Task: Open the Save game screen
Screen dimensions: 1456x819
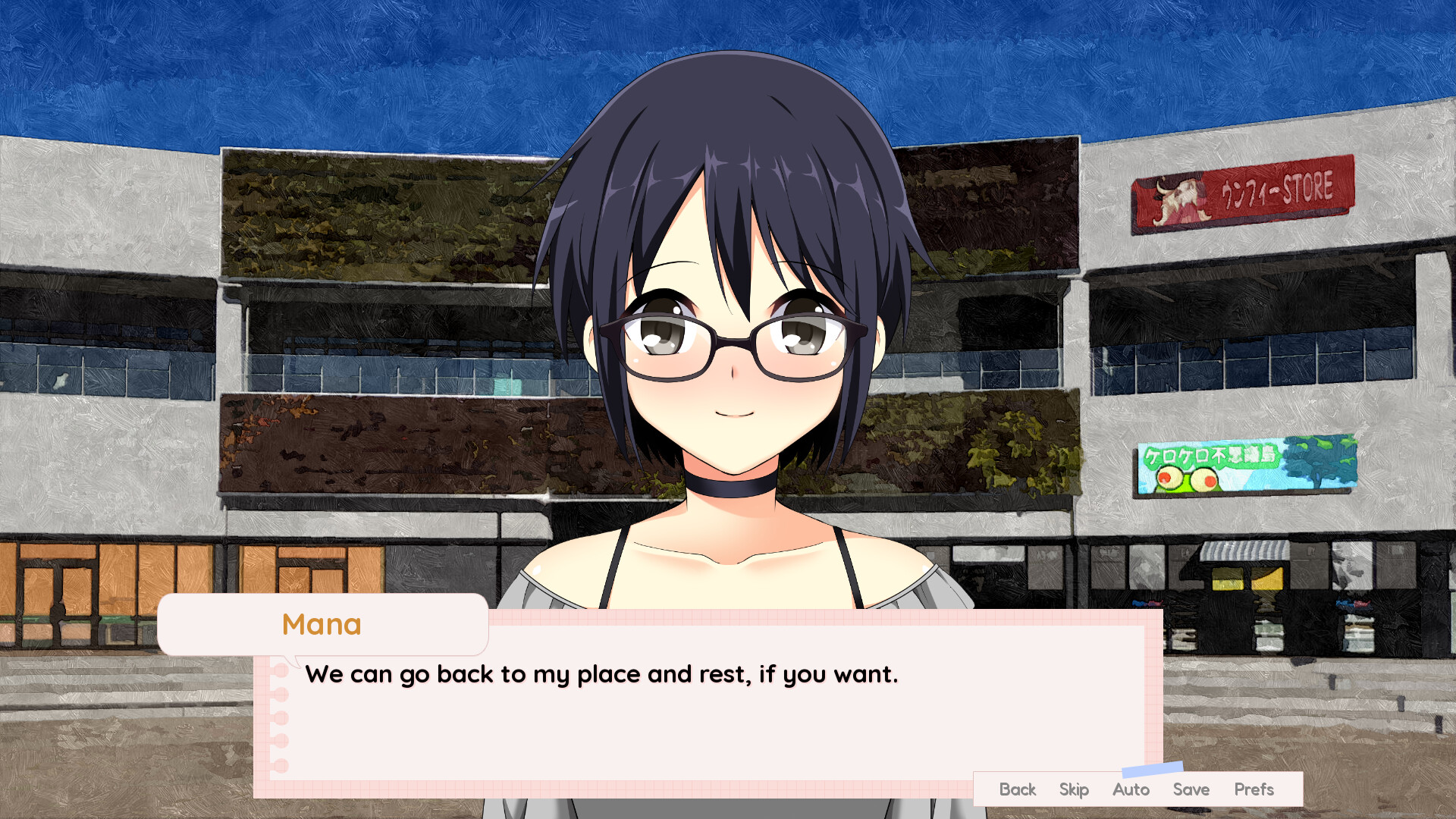Action: coord(1191,789)
